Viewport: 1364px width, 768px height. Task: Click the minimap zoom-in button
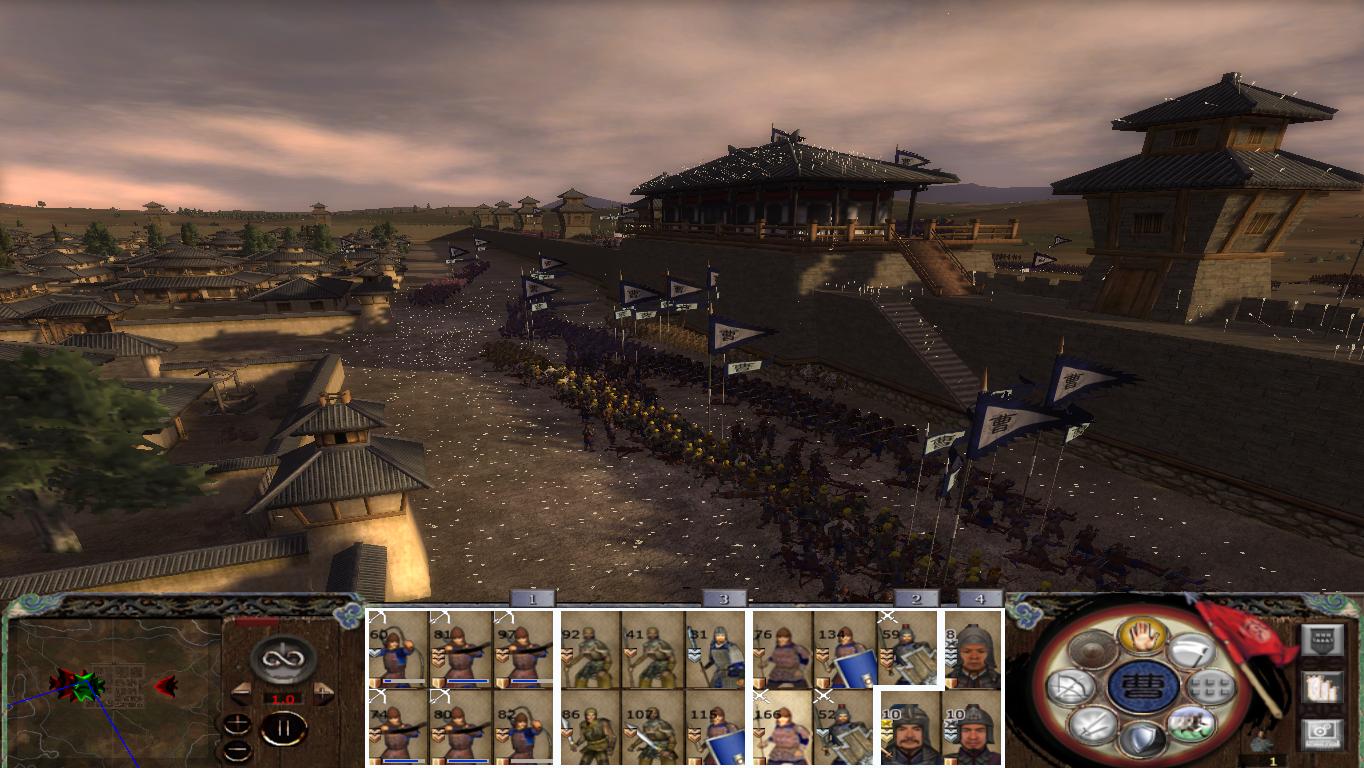coord(237,723)
